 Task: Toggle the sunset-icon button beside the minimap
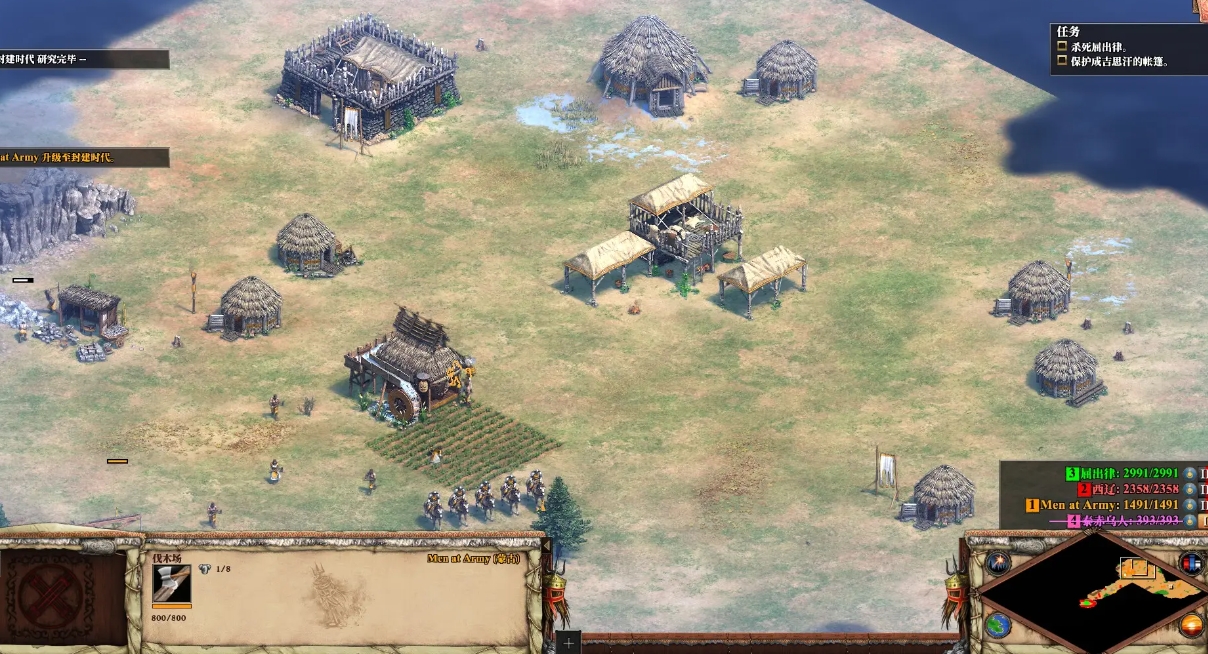(1190, 626)
